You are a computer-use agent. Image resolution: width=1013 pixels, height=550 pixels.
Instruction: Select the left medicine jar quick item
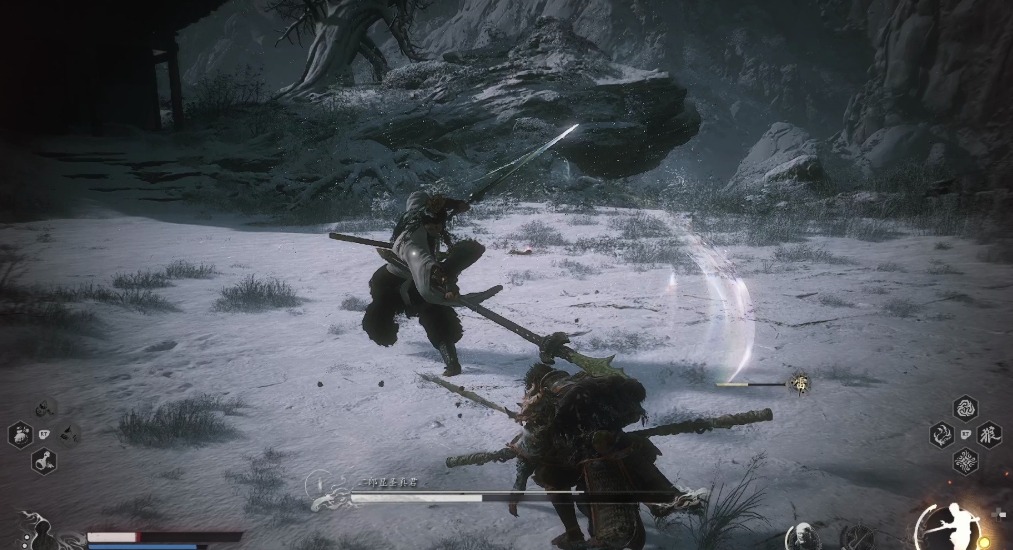[20, 434]
